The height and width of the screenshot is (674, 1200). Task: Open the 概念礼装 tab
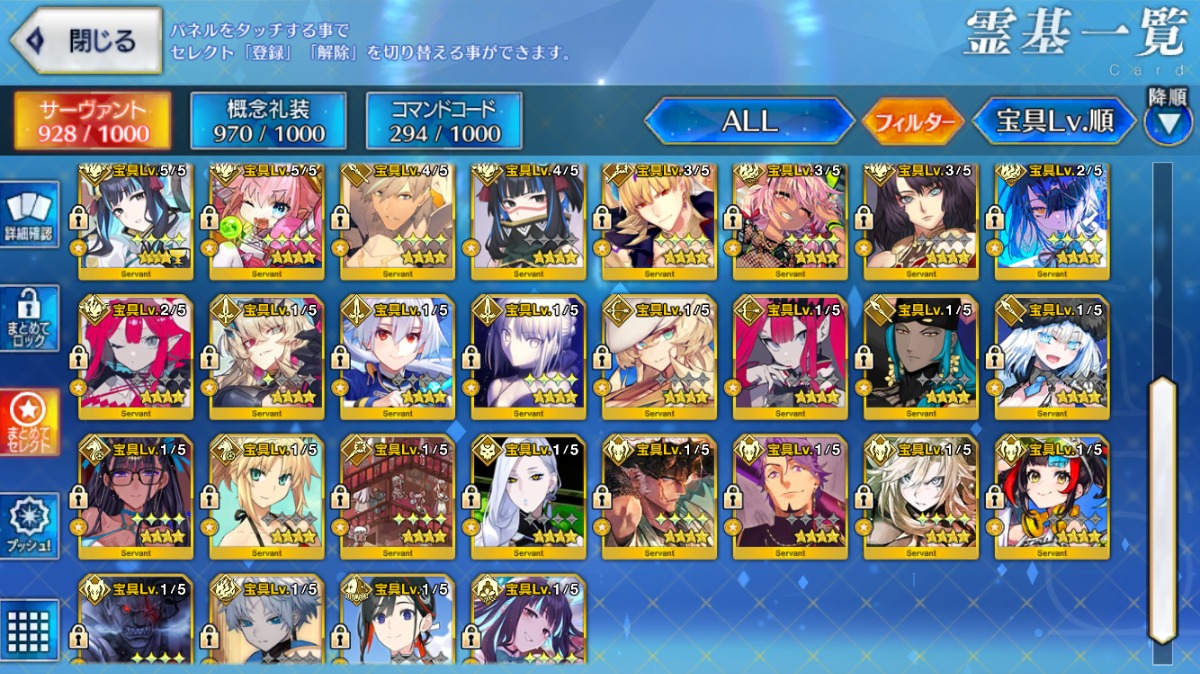click(x=268, y=122)
